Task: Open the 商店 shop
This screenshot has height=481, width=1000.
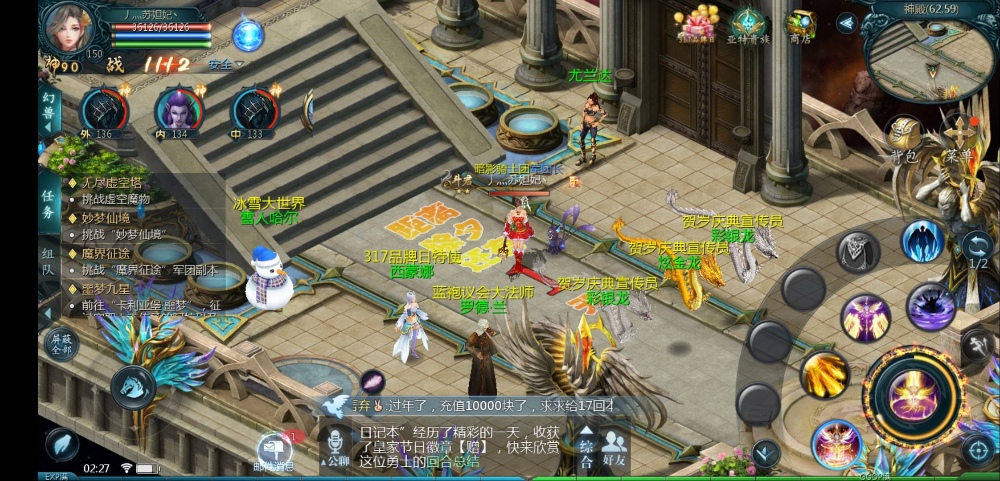Action: [800, 25]
